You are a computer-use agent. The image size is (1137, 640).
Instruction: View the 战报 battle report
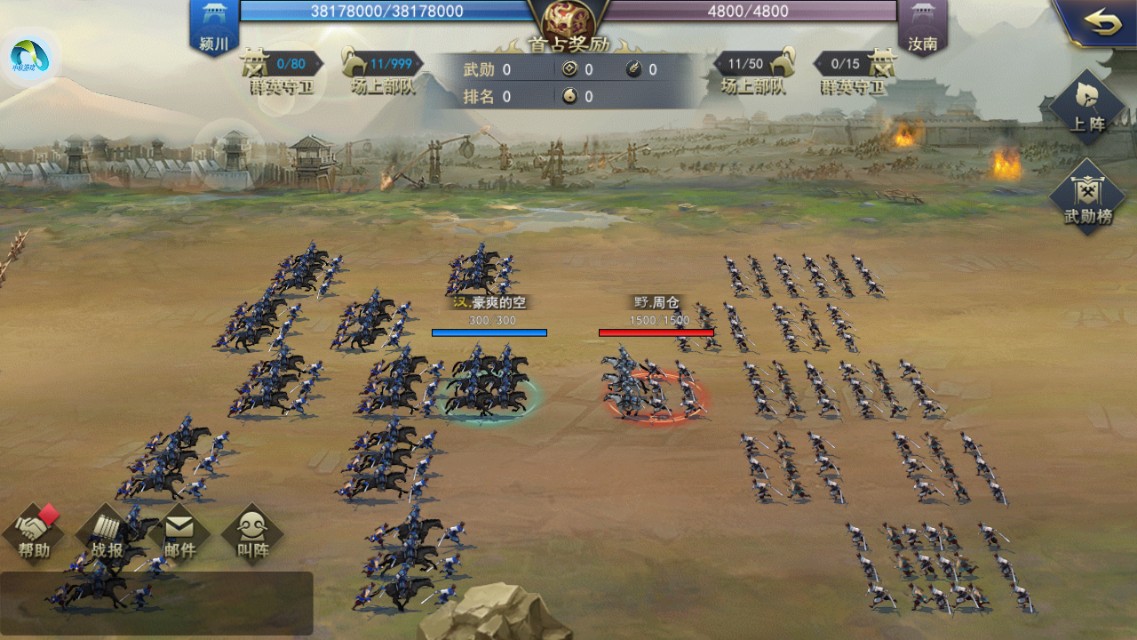(x=107, y=533)
